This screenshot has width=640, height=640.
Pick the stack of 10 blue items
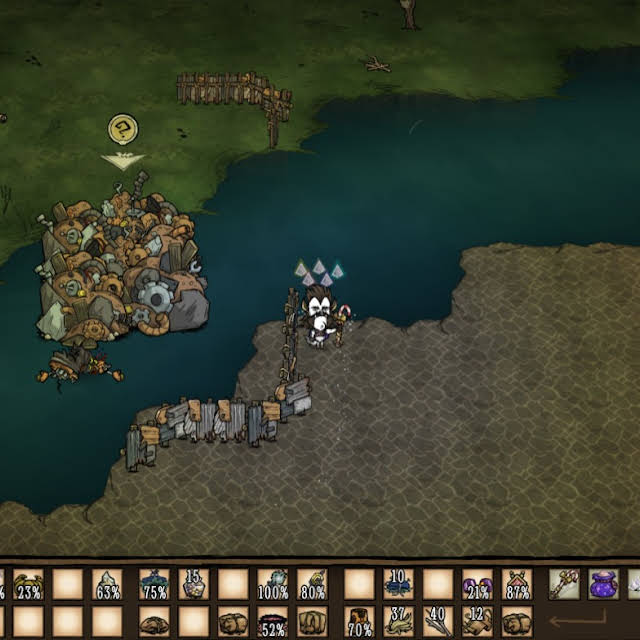[x=398, y=584]
